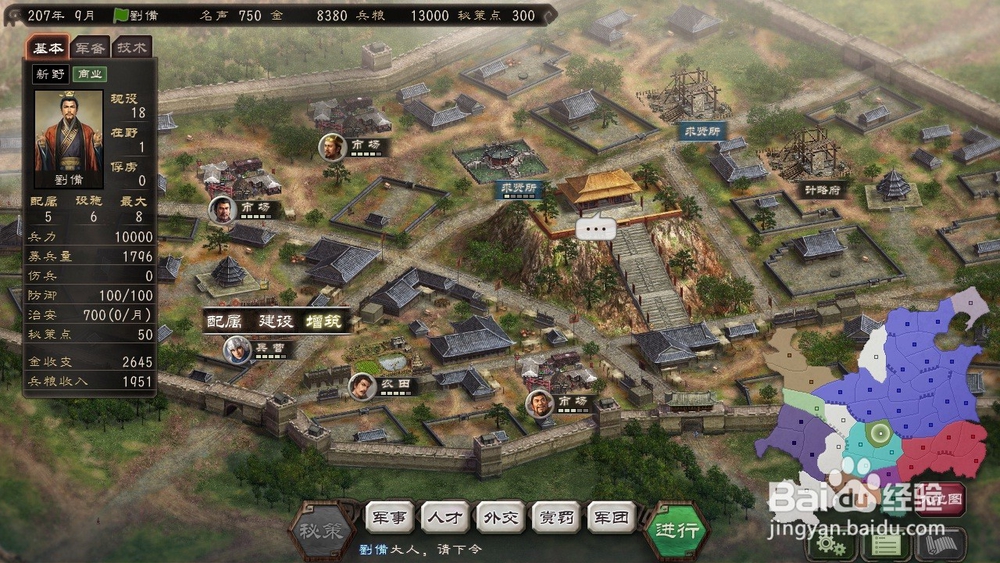Screen dimensions: 1000x563
Task: Open the scroll map icon button
Action: 939,544
